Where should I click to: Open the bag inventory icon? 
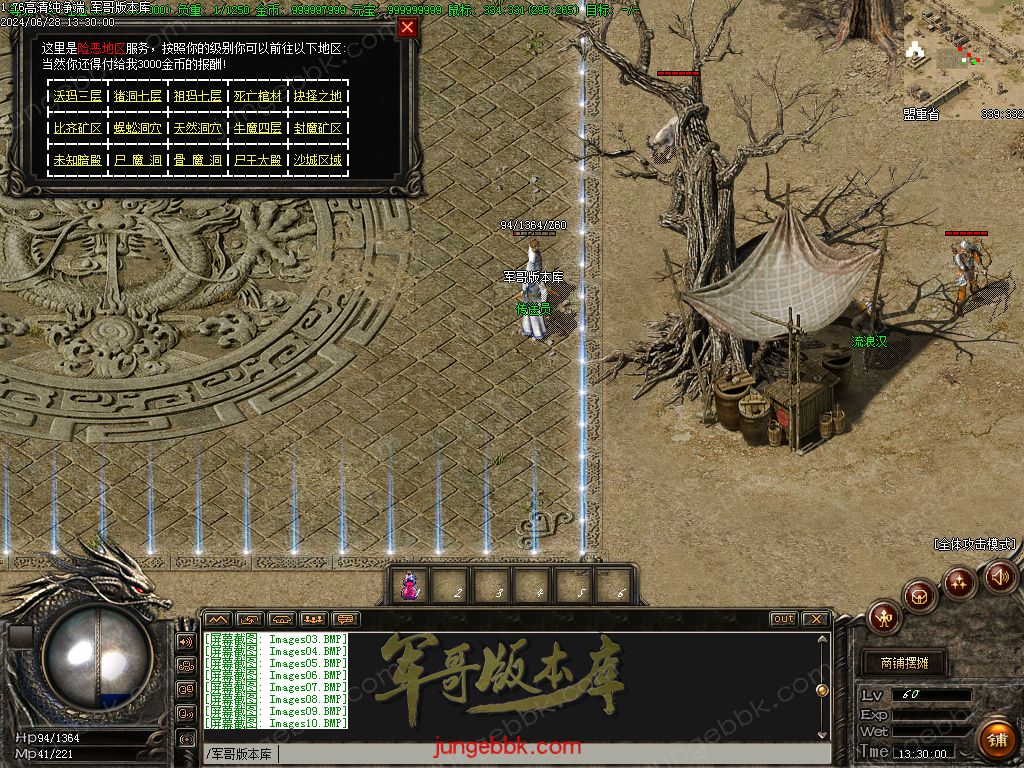[x=921, y=596]
